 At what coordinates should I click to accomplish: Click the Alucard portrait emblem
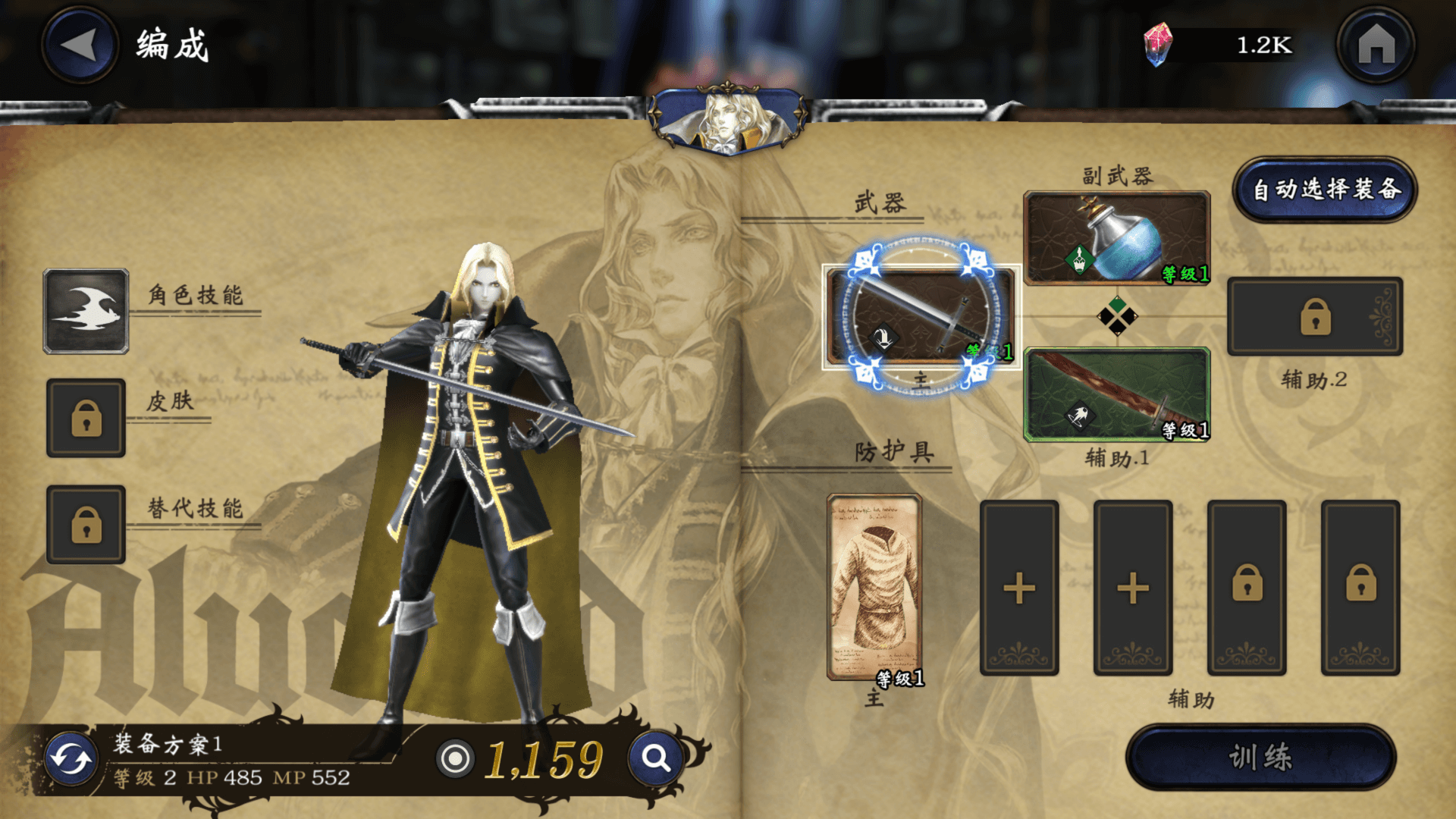[728, 120]
